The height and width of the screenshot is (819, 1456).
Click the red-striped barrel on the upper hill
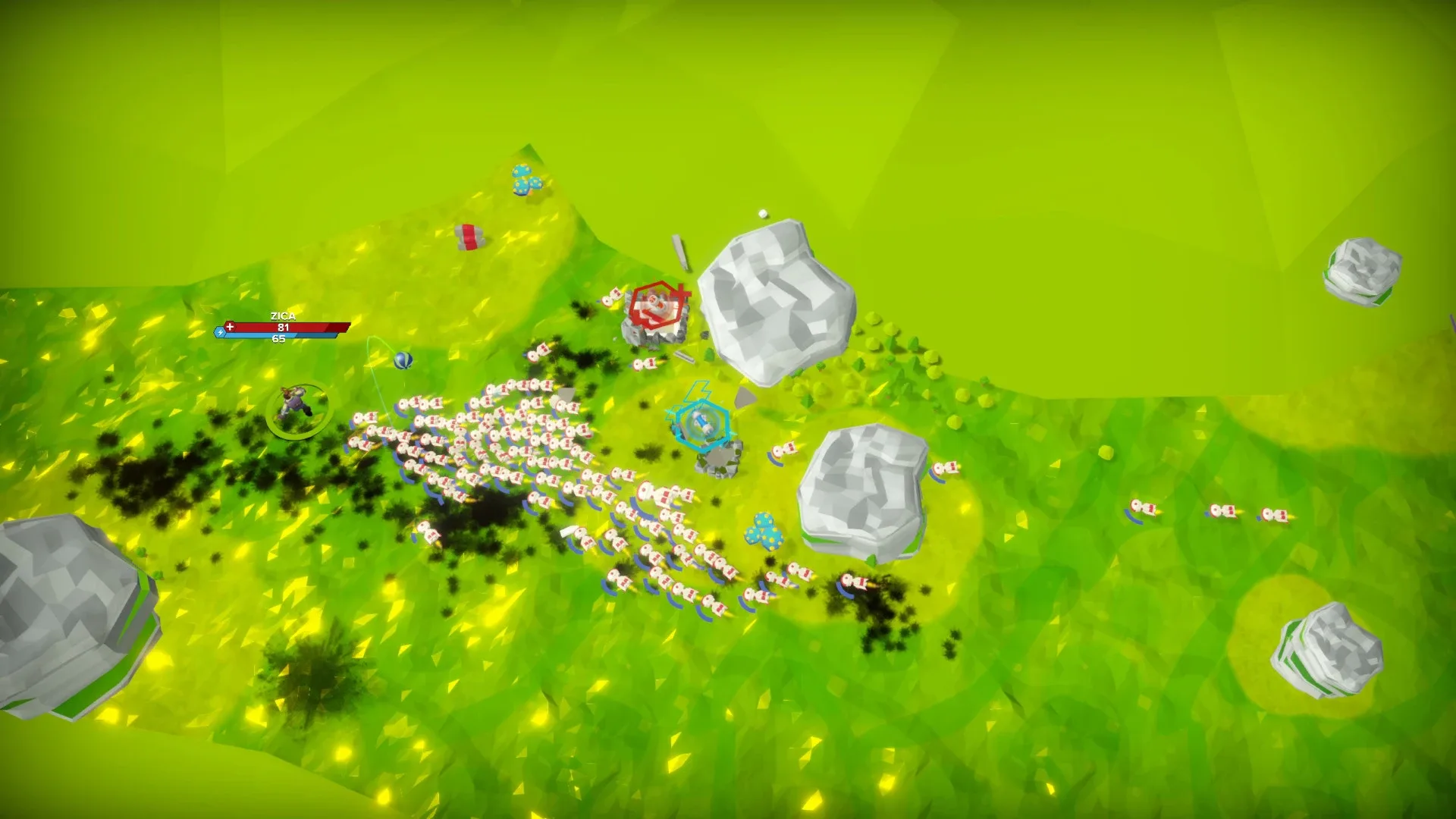(469, 235)
